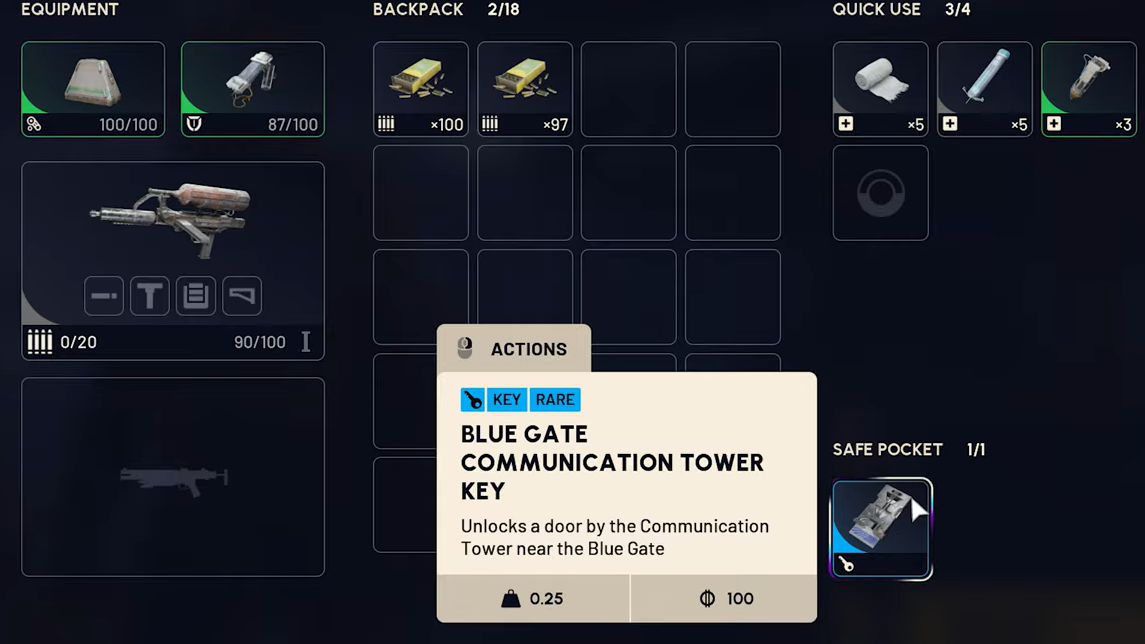Viewport: 1145px width, 644px height.
Task: Open the weapon's magazine attachment slot
Action: pos(196,296)
